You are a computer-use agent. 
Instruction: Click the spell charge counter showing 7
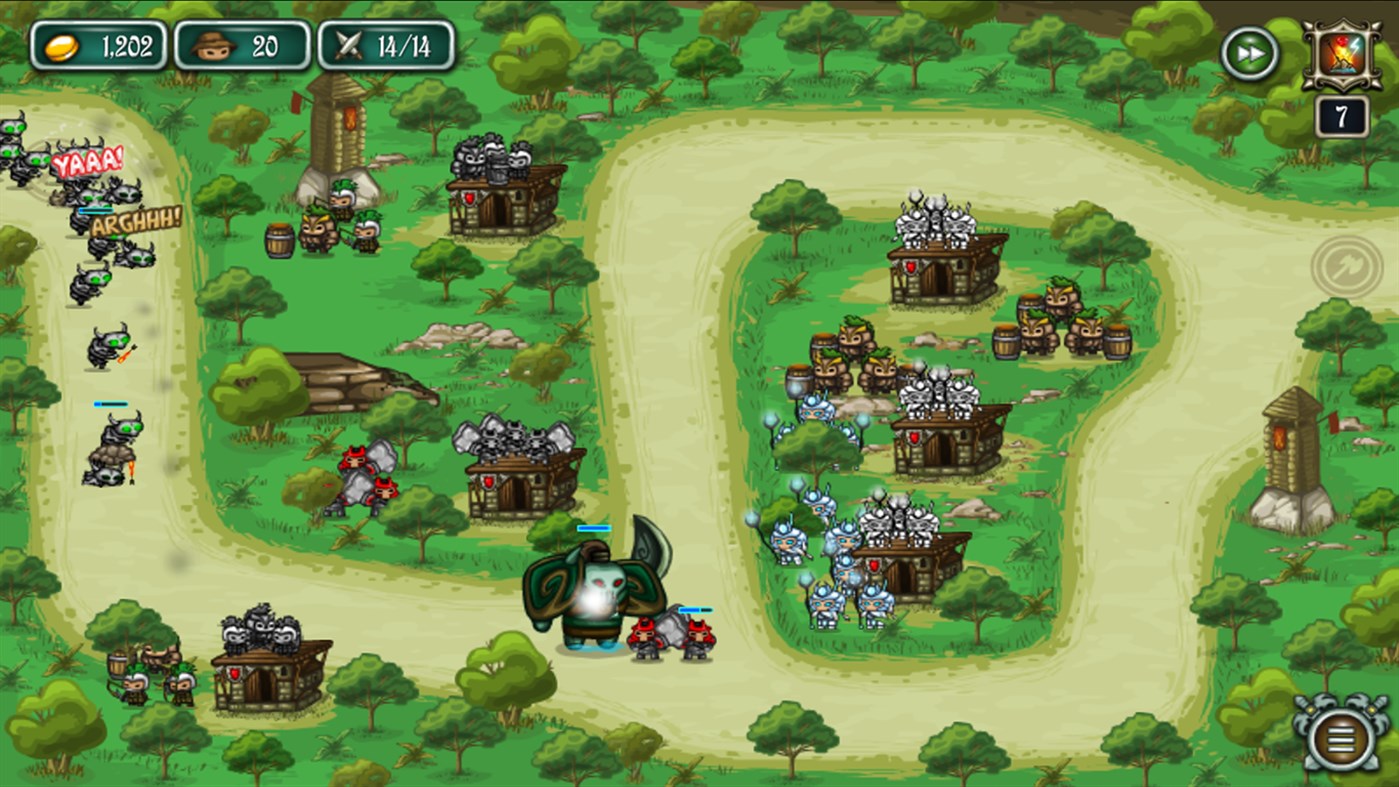(x=1344, y=113)
